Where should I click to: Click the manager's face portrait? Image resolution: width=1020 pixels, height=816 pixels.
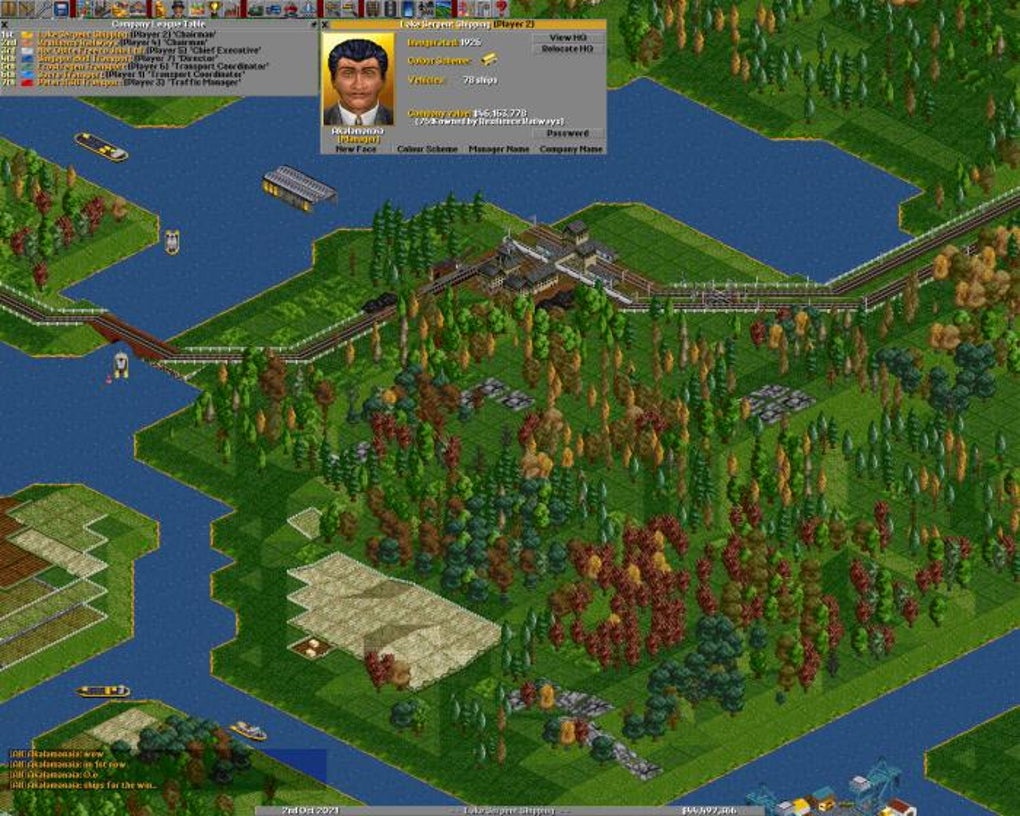point(358,80)
